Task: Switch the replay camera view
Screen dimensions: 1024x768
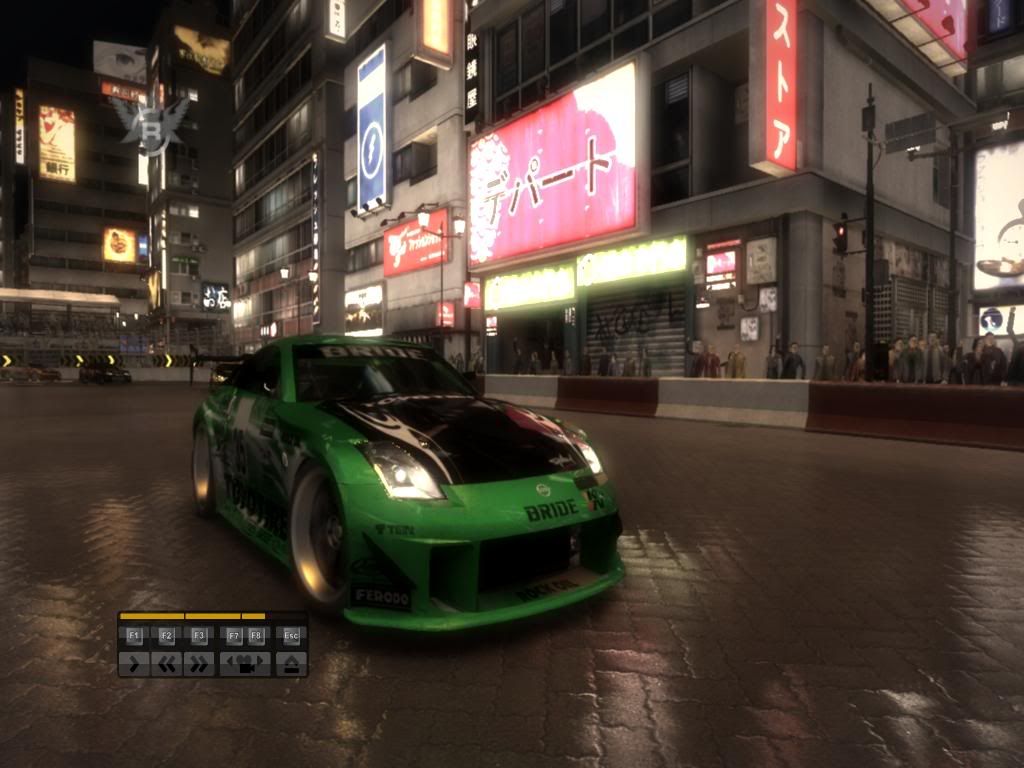Action: 245,663
